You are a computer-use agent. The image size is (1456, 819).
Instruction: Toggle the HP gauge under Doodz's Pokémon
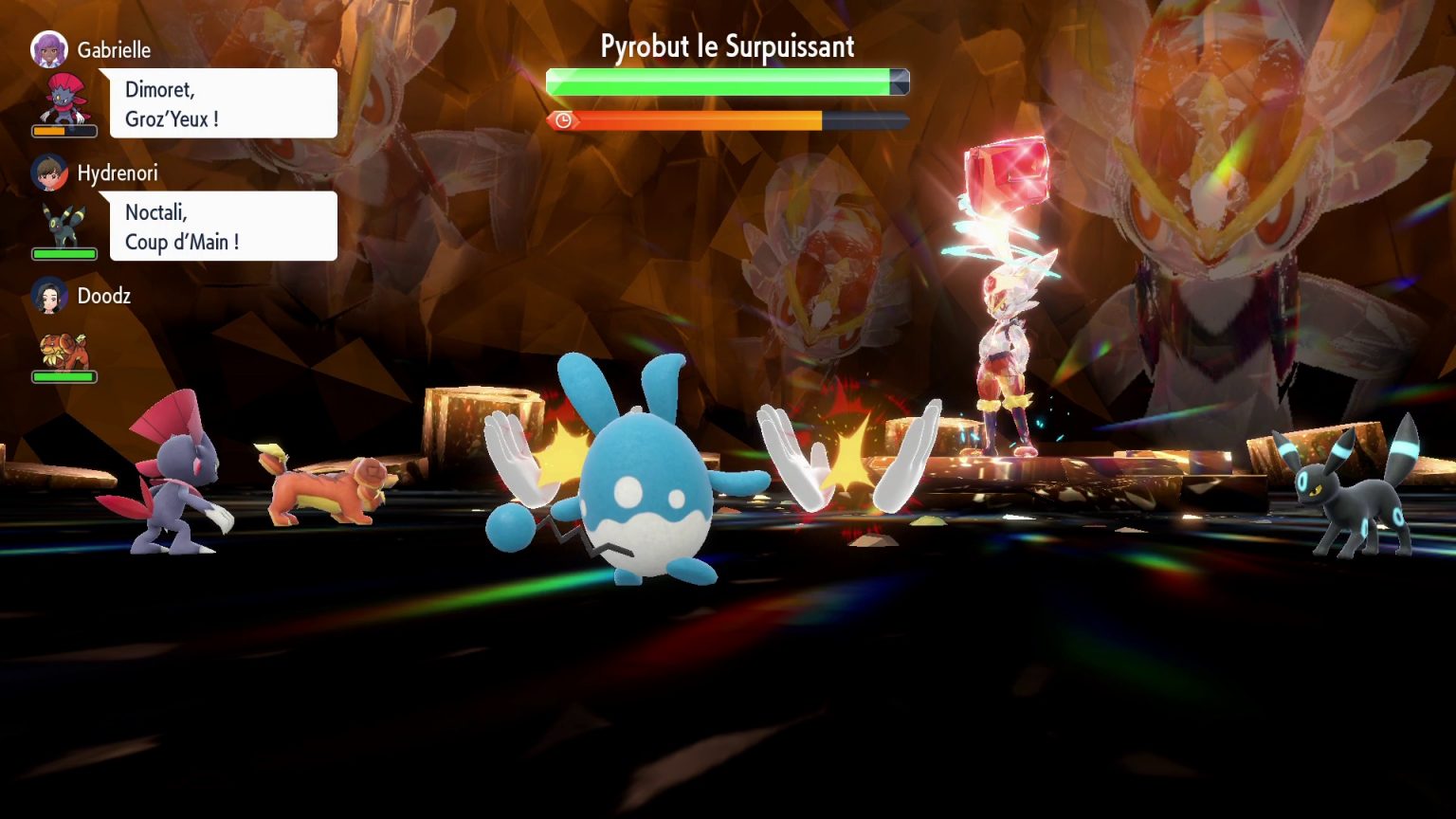coord(63,376)
